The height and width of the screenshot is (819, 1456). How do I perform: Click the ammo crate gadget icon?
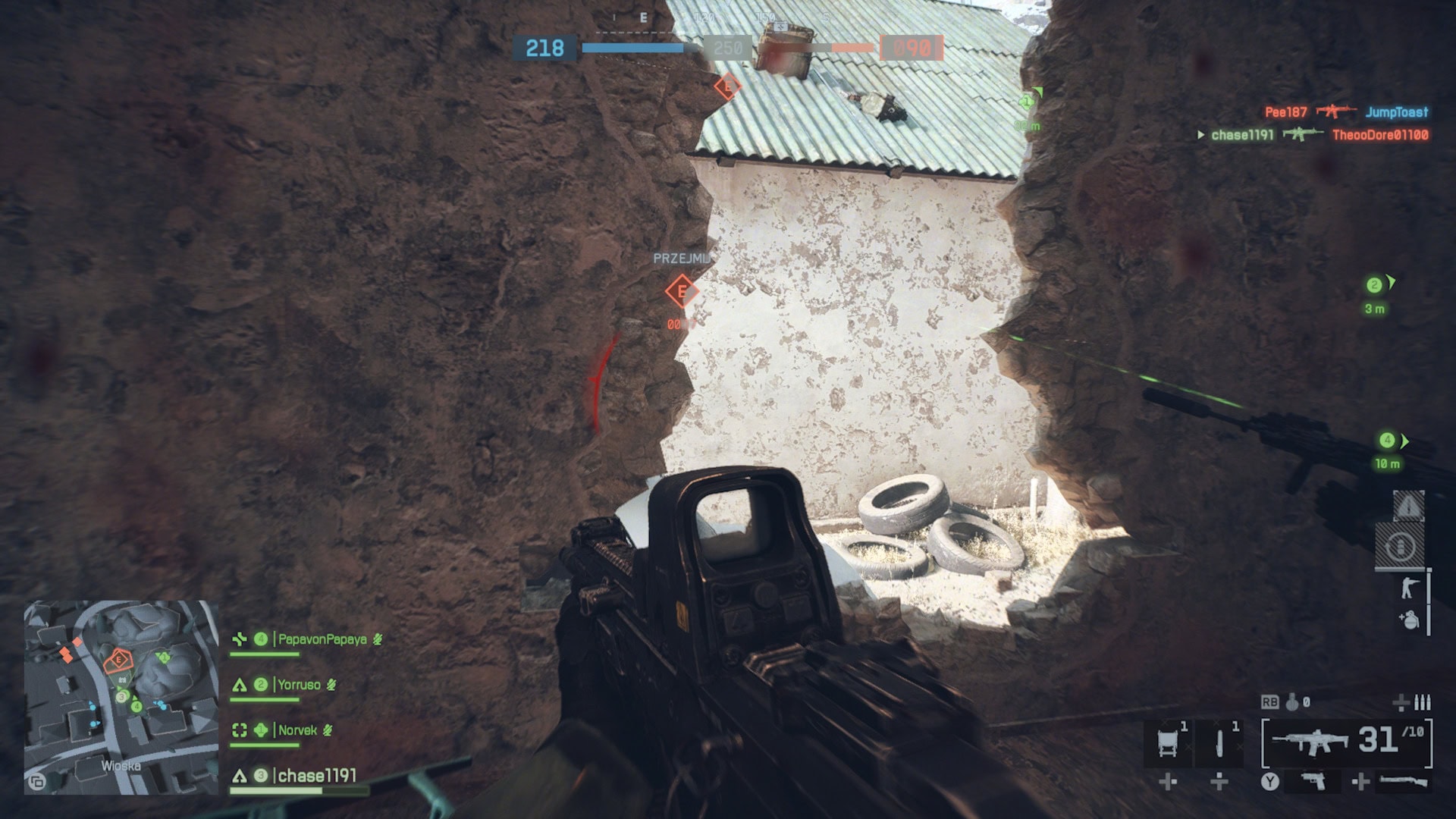[x=1168, y=742]
